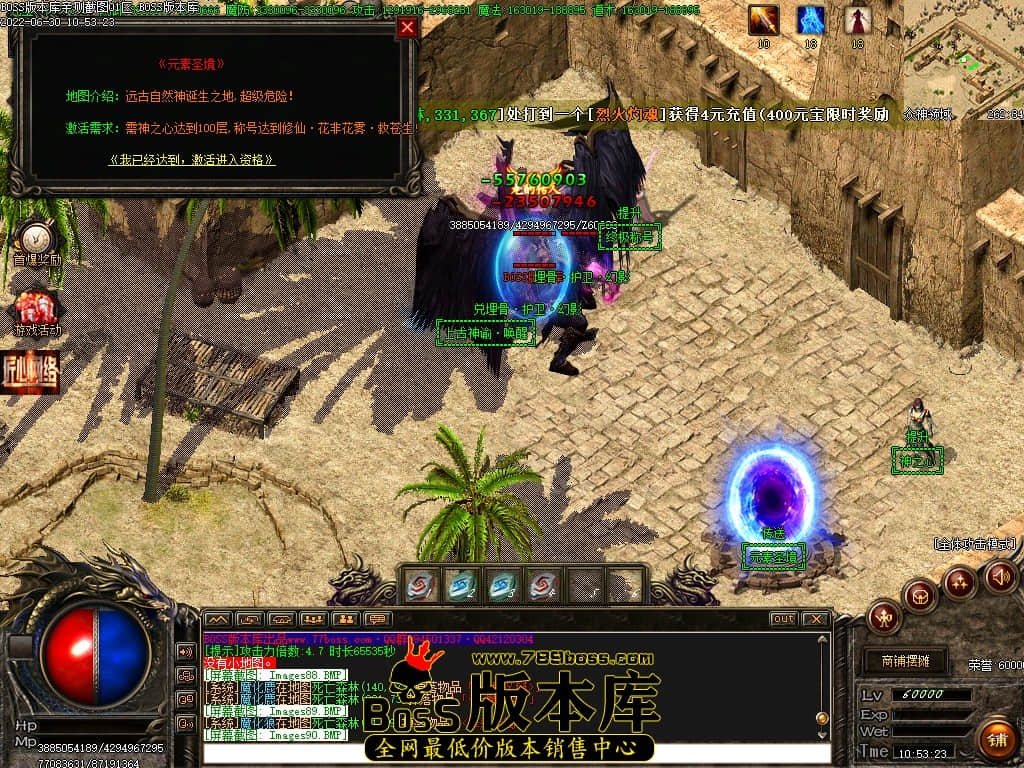Click the 匠心网络 logo button
This screenshot has height=768, width=1024.
31,371
